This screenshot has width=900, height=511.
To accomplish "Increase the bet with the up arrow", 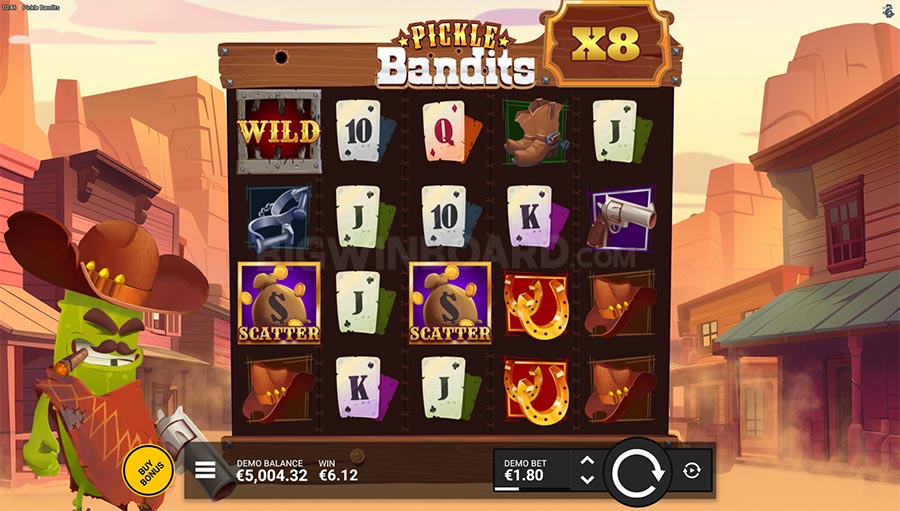I will [587, 462].
